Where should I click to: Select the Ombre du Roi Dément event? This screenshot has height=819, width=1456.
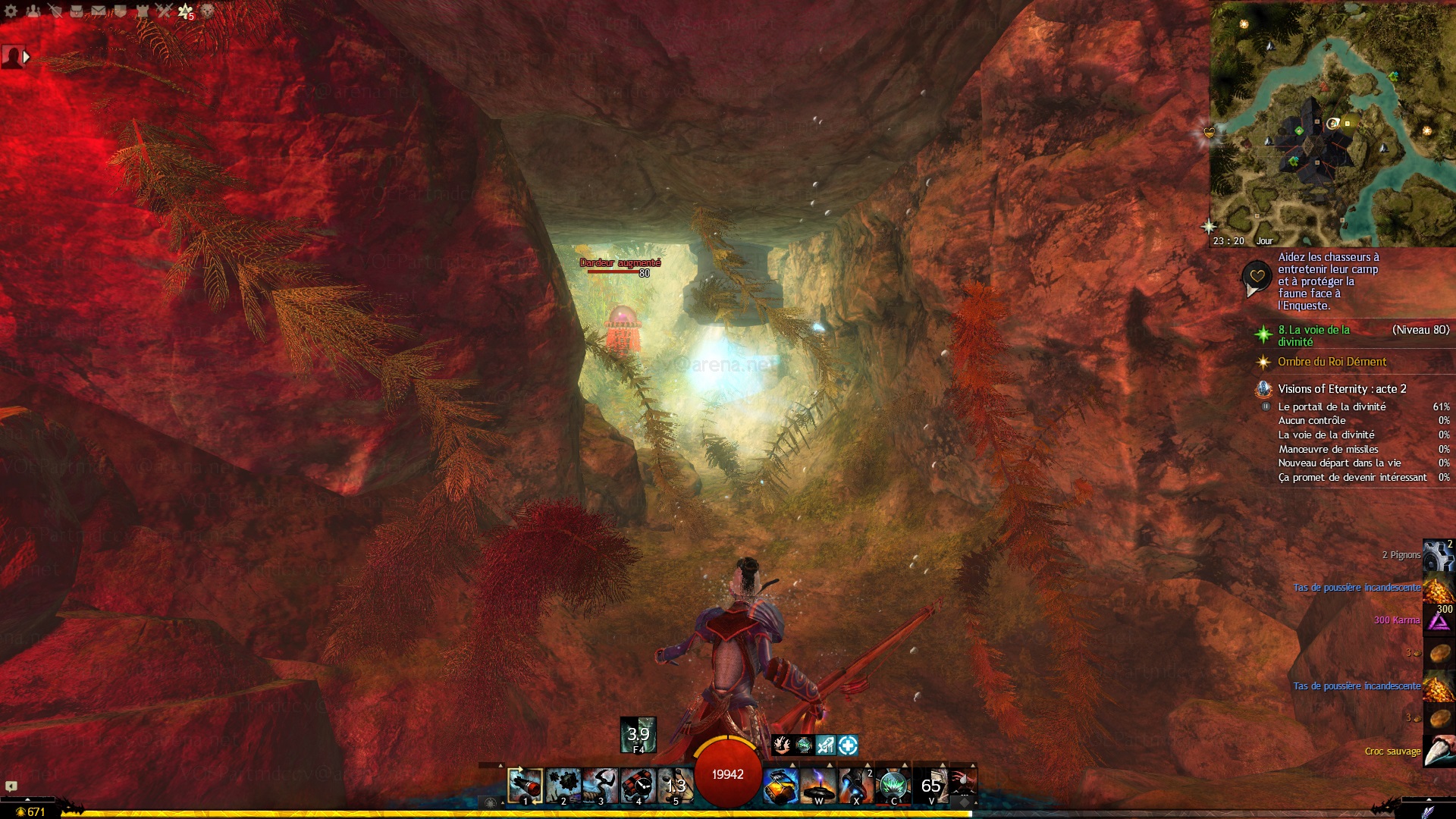pyautogui.click(x=1332, y=362)
